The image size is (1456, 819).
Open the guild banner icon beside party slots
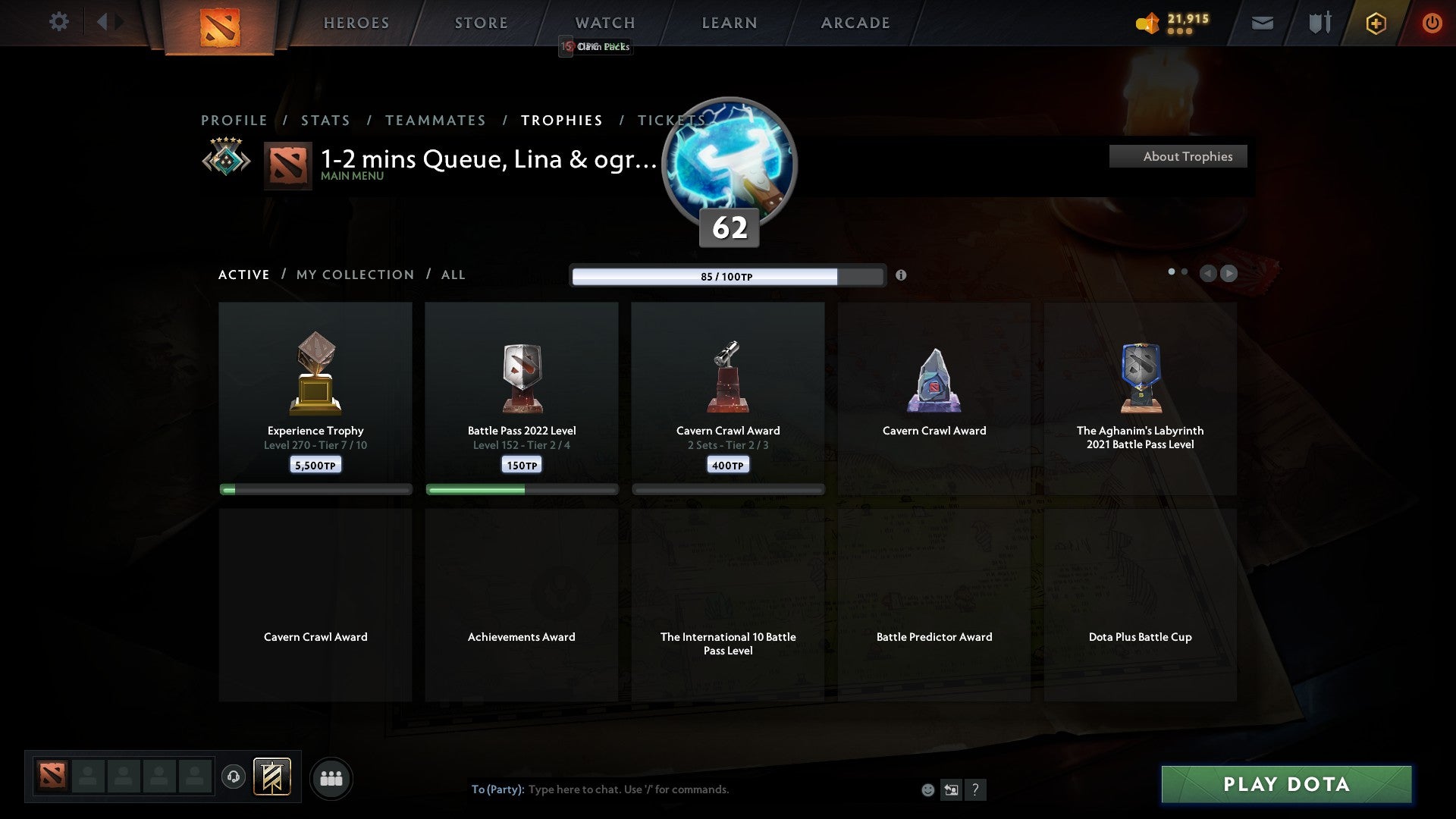(x=271, y=777)
